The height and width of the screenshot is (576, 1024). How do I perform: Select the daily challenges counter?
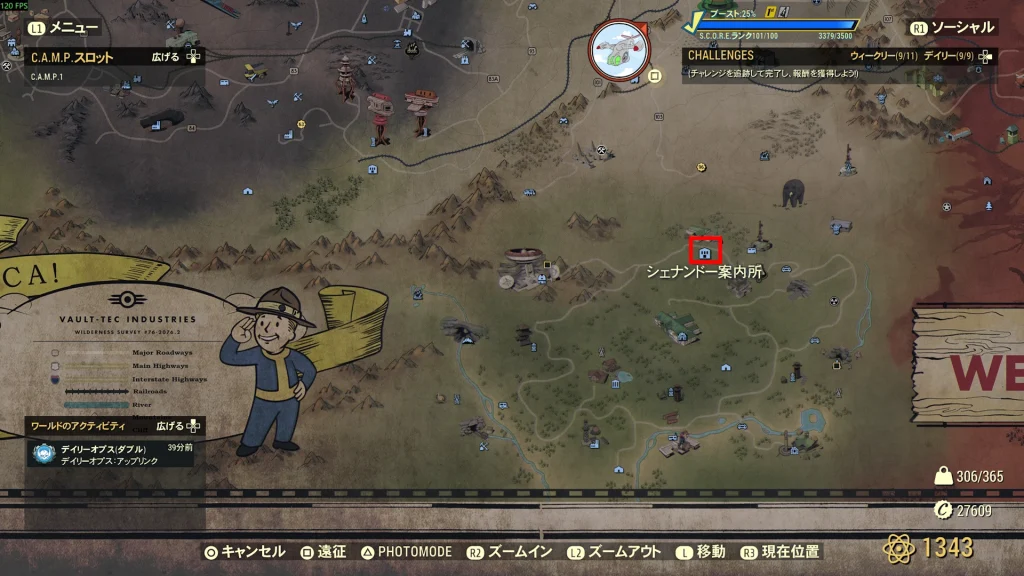[x=948, y=57]
